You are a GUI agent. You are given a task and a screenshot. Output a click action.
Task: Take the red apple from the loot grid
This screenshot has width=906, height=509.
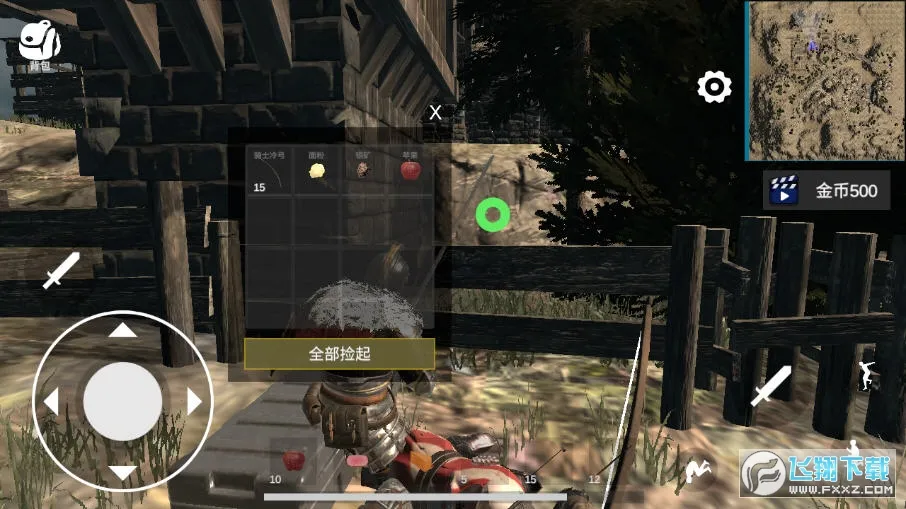click(x=410, y=171)
